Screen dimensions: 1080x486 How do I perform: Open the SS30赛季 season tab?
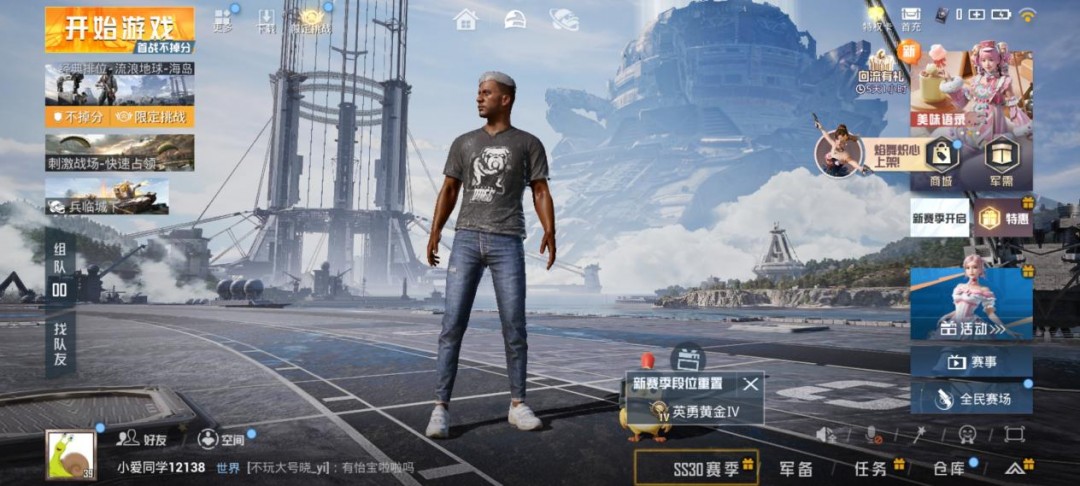696,467
